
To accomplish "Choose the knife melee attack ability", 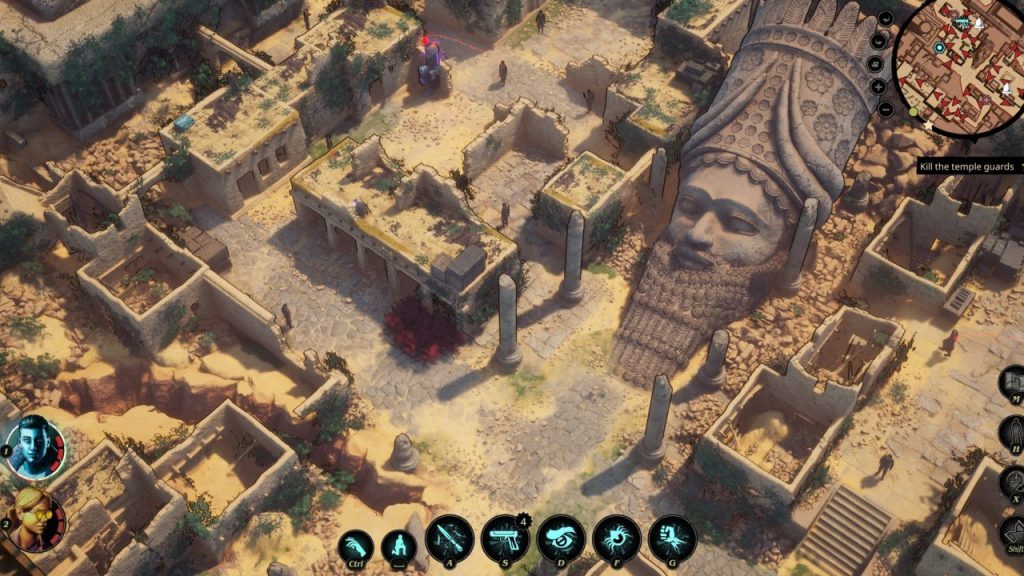I will 449,539.
